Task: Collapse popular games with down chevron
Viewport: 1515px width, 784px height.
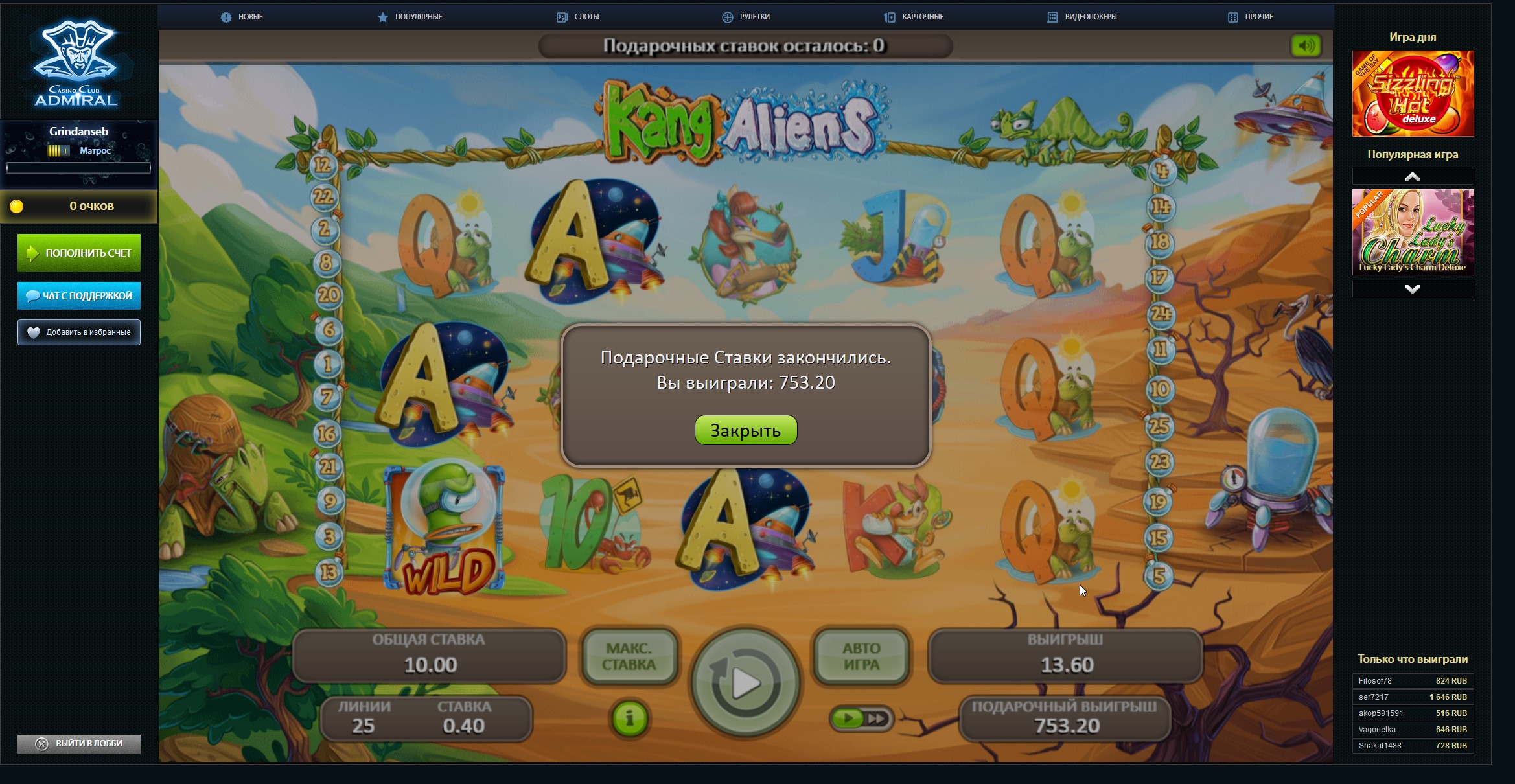Action: (x=1413, y=289)
